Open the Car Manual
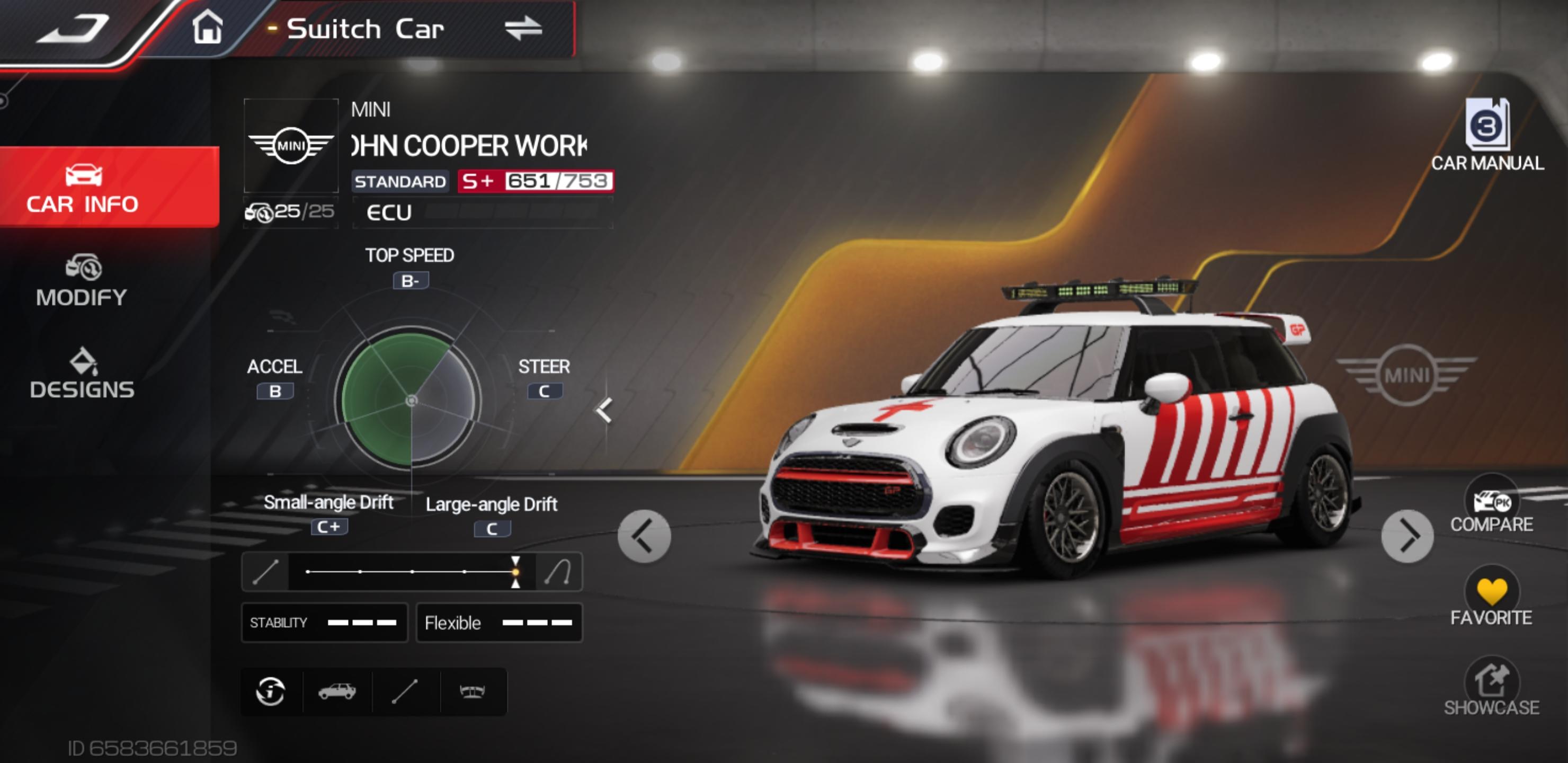This screenshot has width=1568, height=763. coord(1487,135)
